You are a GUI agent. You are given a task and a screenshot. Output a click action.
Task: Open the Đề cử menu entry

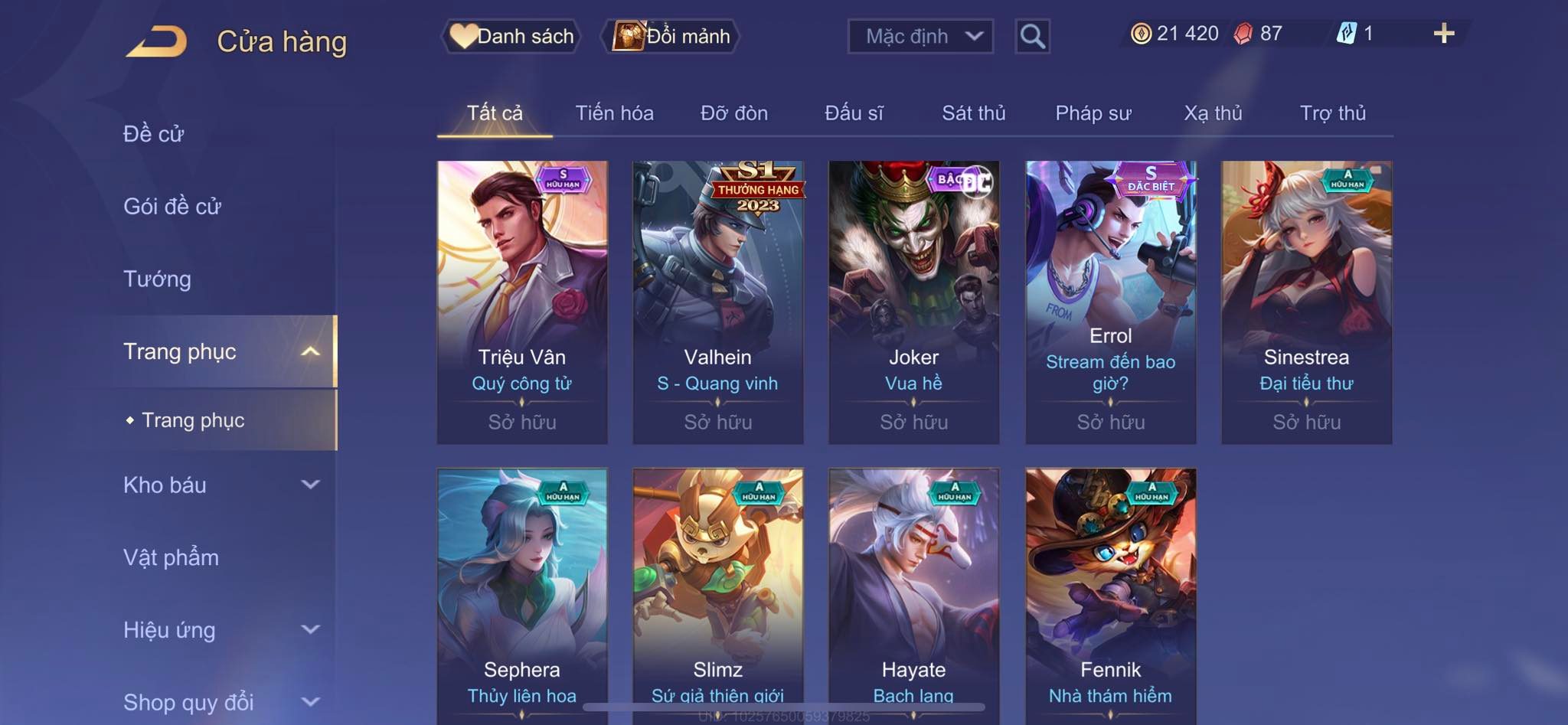[x=154, y=134]
